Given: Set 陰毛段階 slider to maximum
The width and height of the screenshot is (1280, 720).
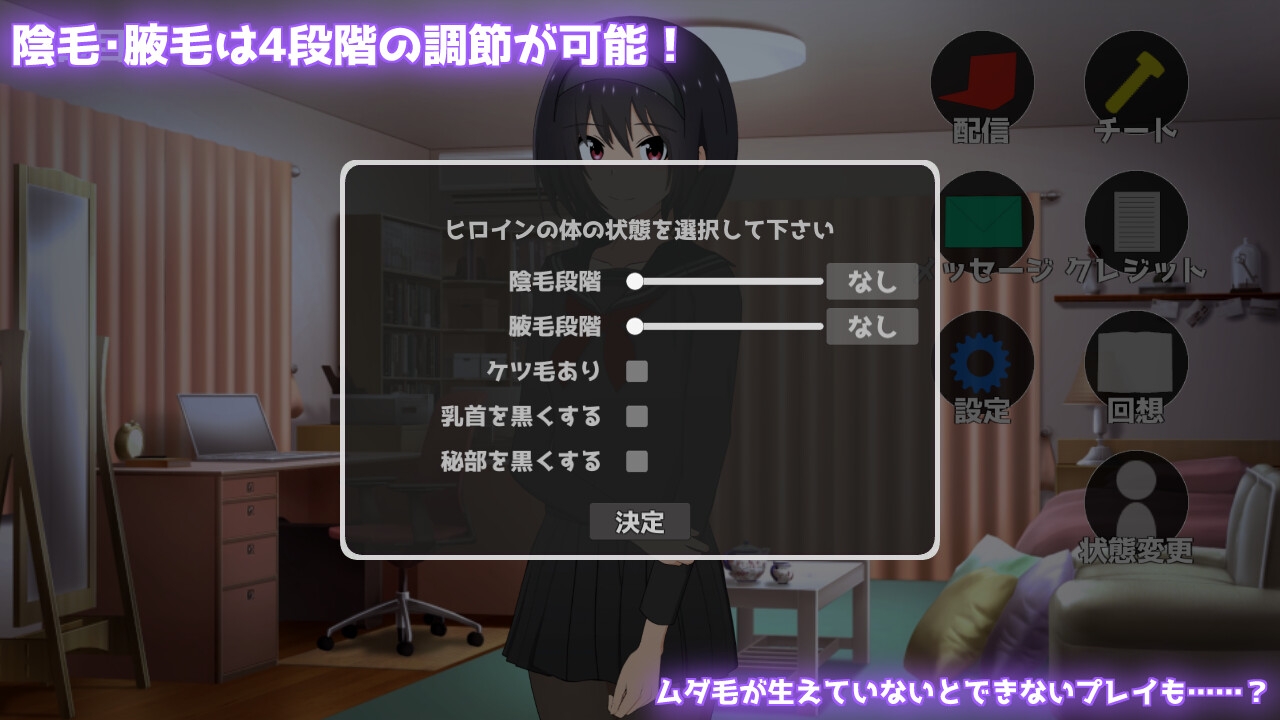Looking at the screenshot, I should pos(822,283).
